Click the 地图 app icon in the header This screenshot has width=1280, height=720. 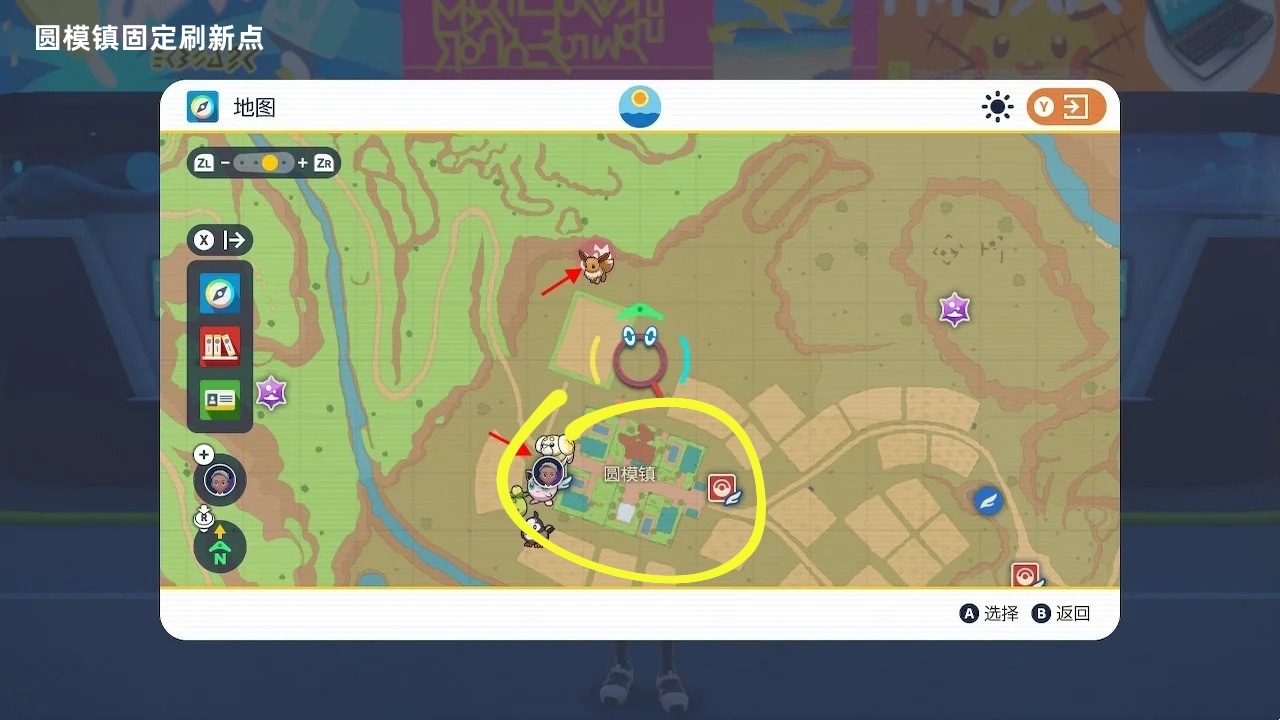pos(203,107)
